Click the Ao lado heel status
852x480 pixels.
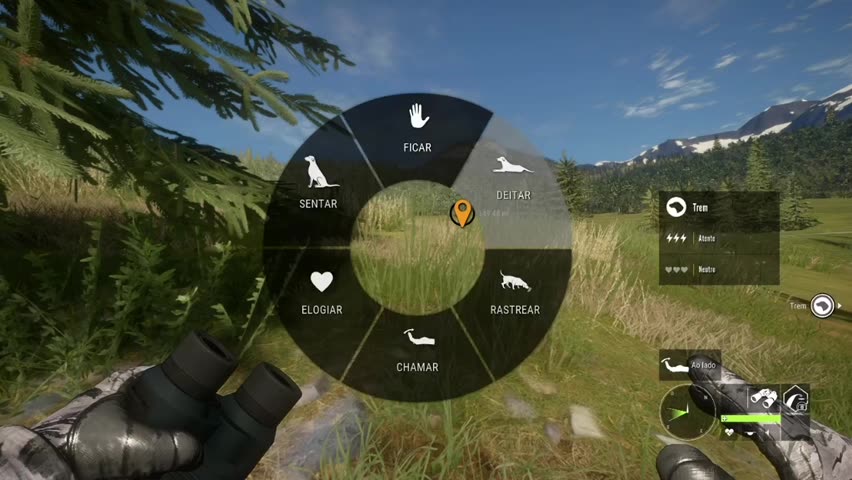click(x=689, y=366)
